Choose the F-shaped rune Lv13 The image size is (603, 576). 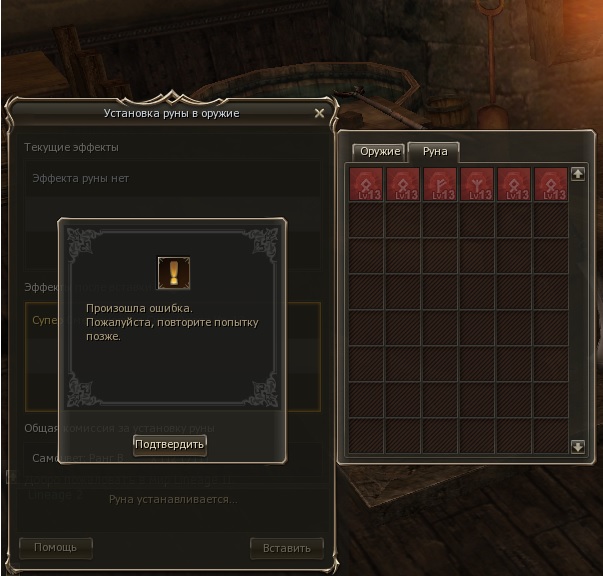[x=441, y=184]
